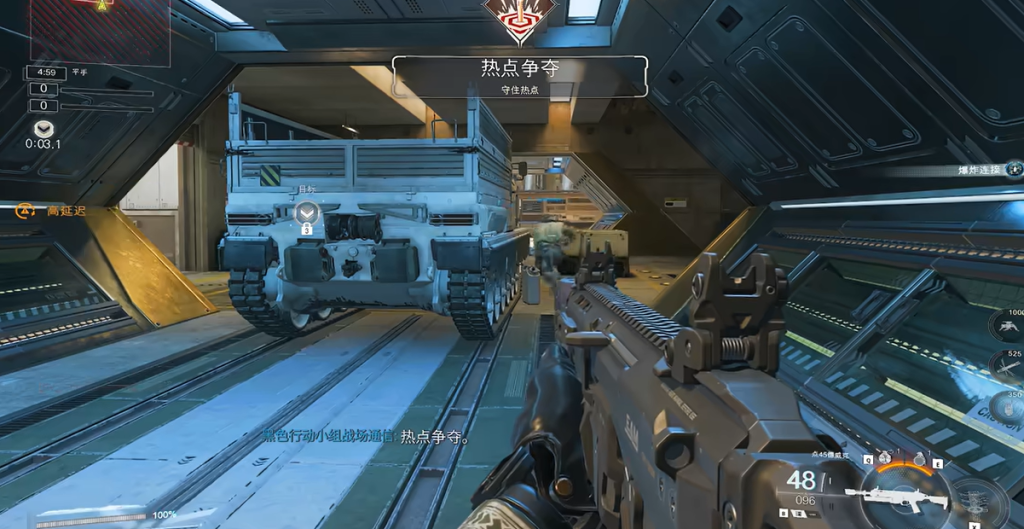Activate the circular field upgrade icon

click(x=977, y=500)
